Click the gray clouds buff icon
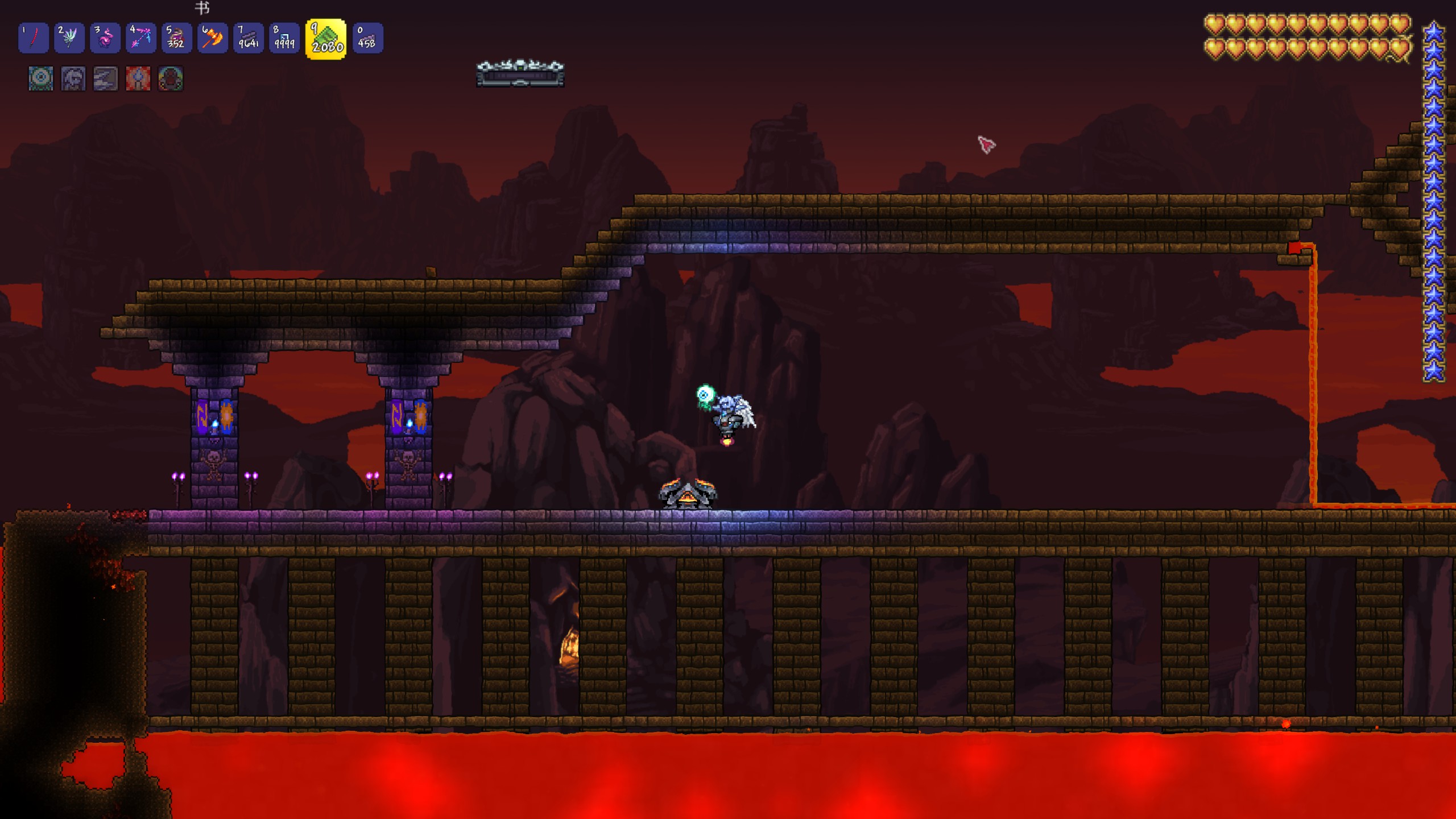Screen dimensions: 1456x819 tap(106, 78)
